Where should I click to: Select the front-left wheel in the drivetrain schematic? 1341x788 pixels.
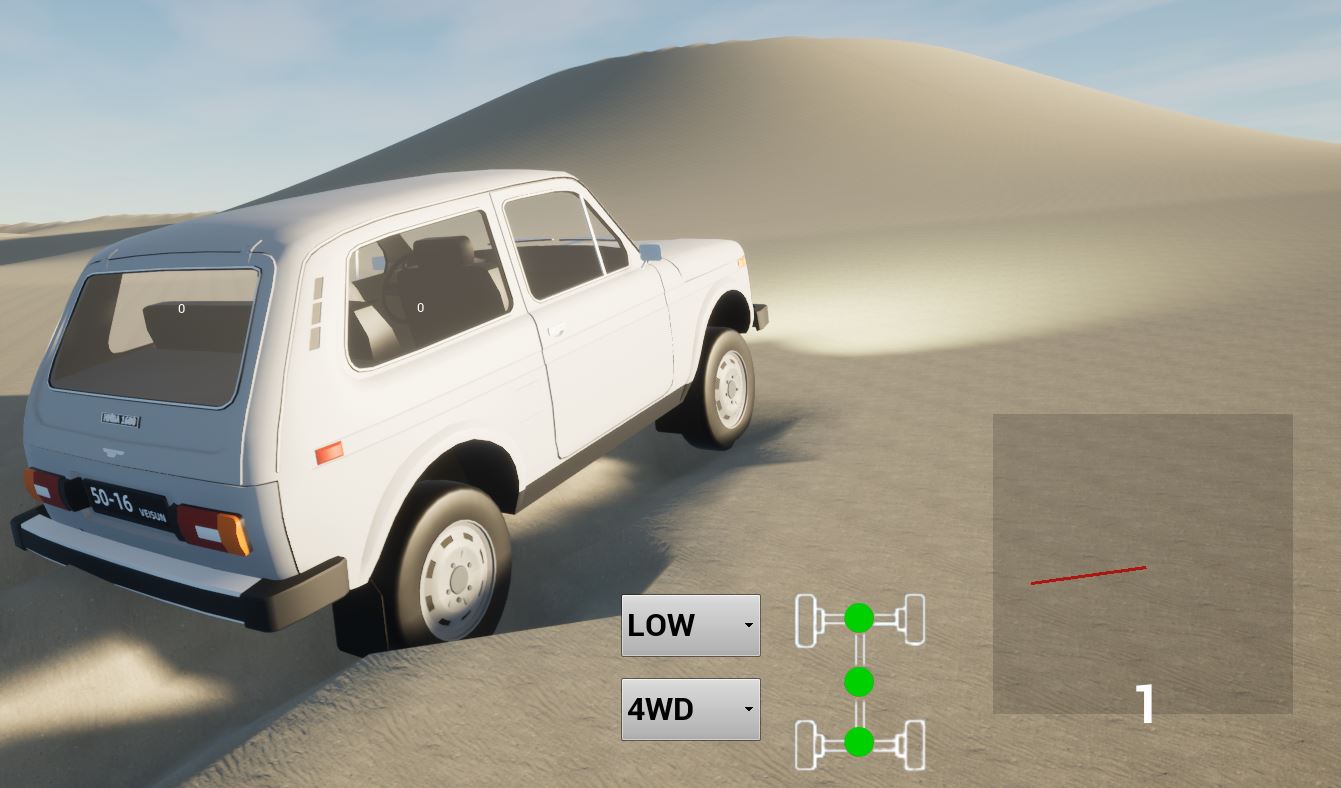(x=806, y=617)
